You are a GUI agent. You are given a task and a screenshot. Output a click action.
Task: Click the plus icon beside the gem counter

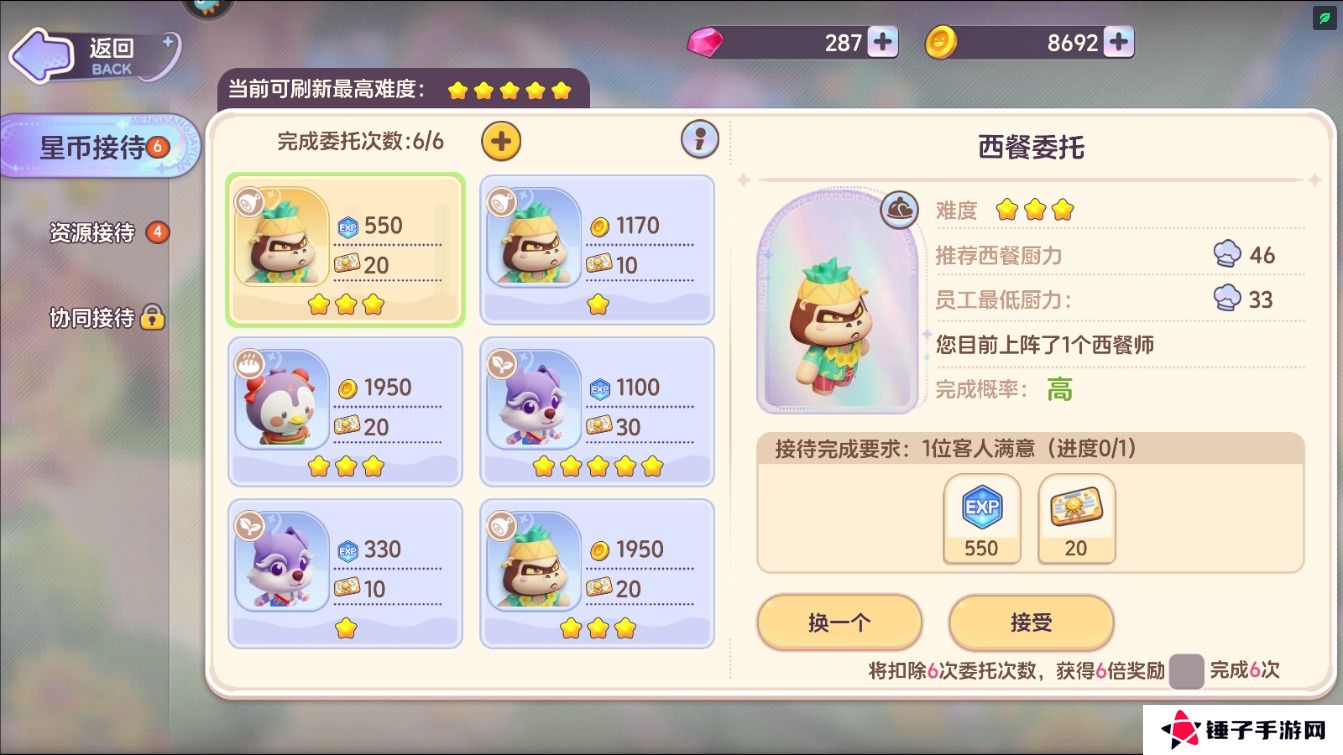point(882,42)
